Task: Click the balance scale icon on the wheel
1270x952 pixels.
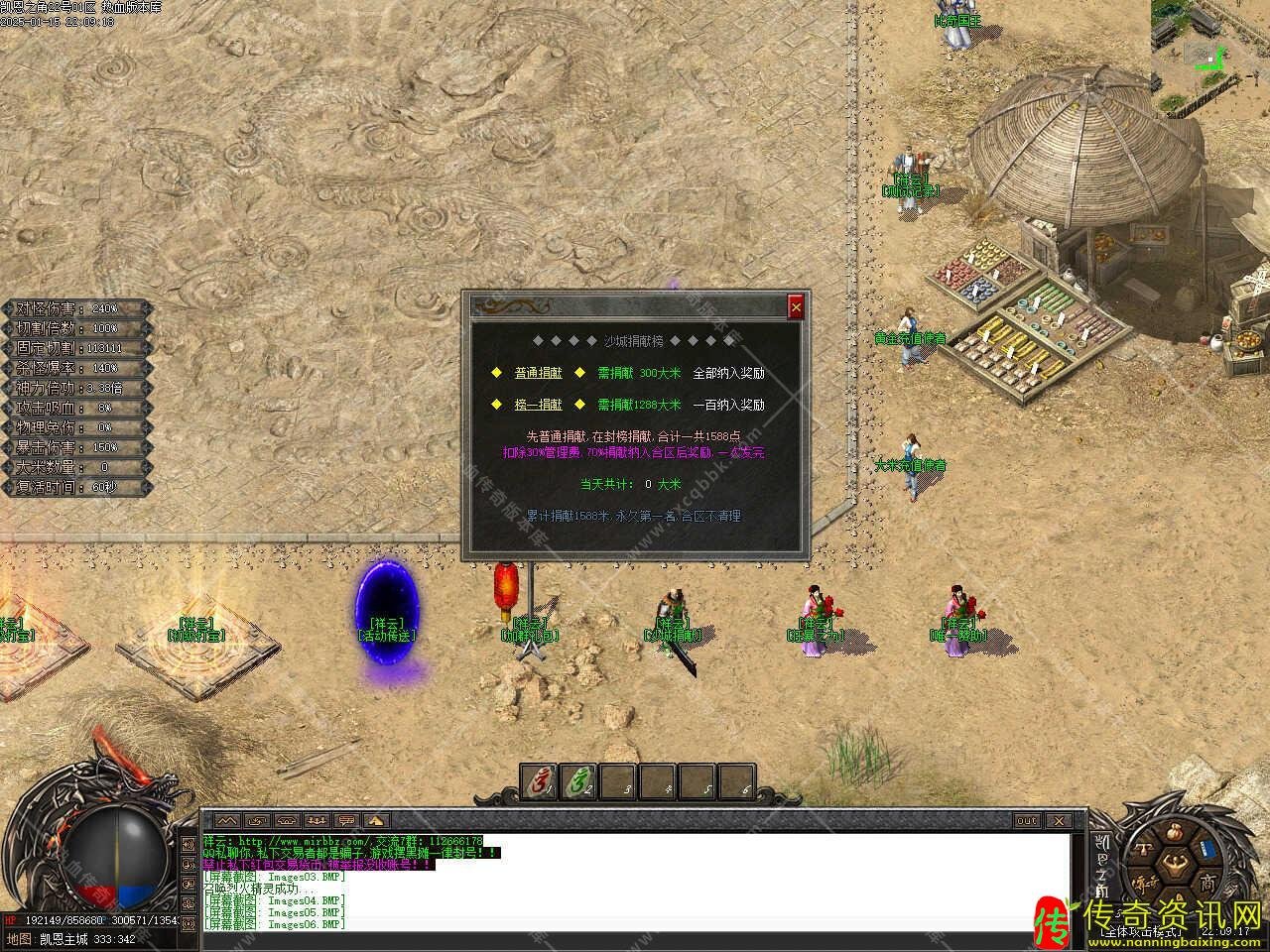Action: (1145, 850)
